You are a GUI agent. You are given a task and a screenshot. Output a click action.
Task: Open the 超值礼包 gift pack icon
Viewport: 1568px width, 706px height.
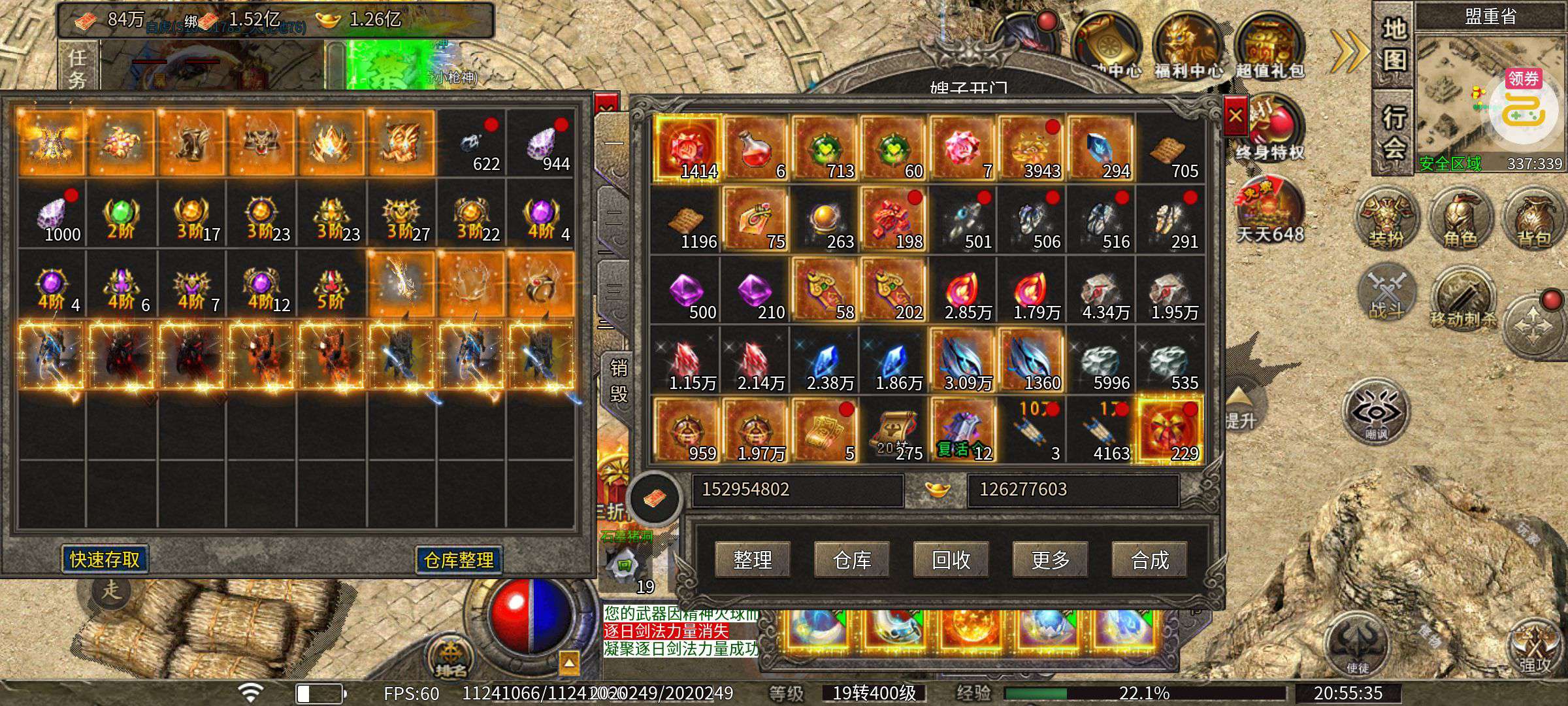click(x=1269, y=49)
